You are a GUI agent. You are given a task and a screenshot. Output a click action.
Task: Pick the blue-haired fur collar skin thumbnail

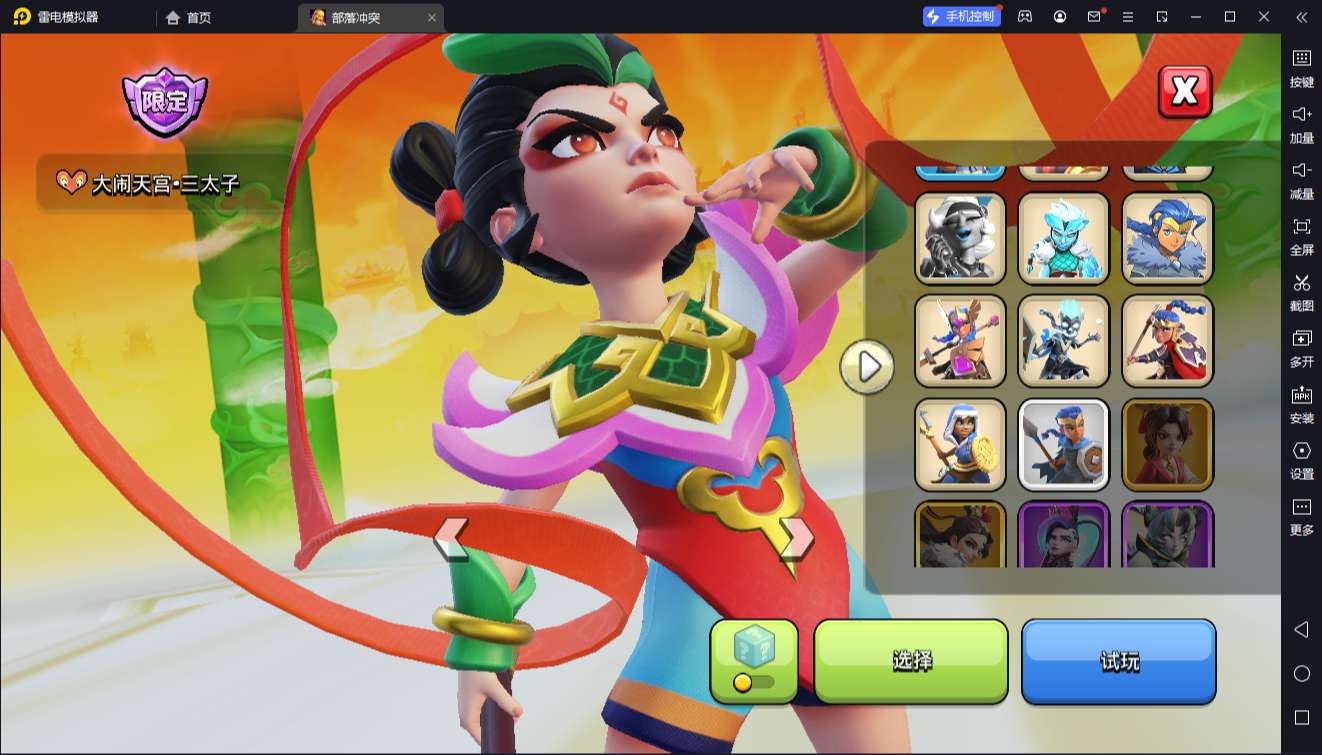(1167, 238)
